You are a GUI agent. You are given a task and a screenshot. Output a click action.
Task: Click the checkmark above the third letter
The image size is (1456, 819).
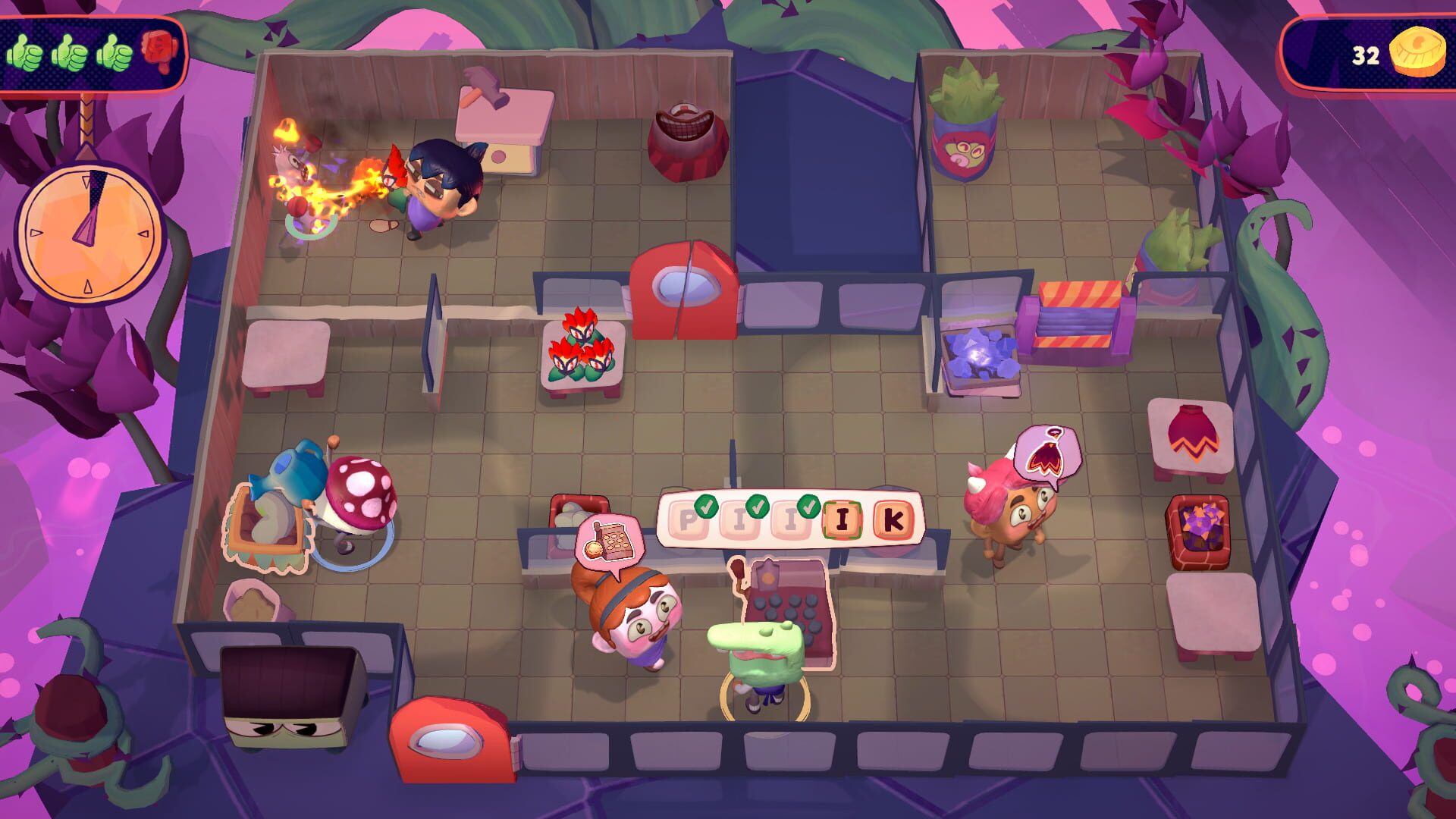[808, 507]
